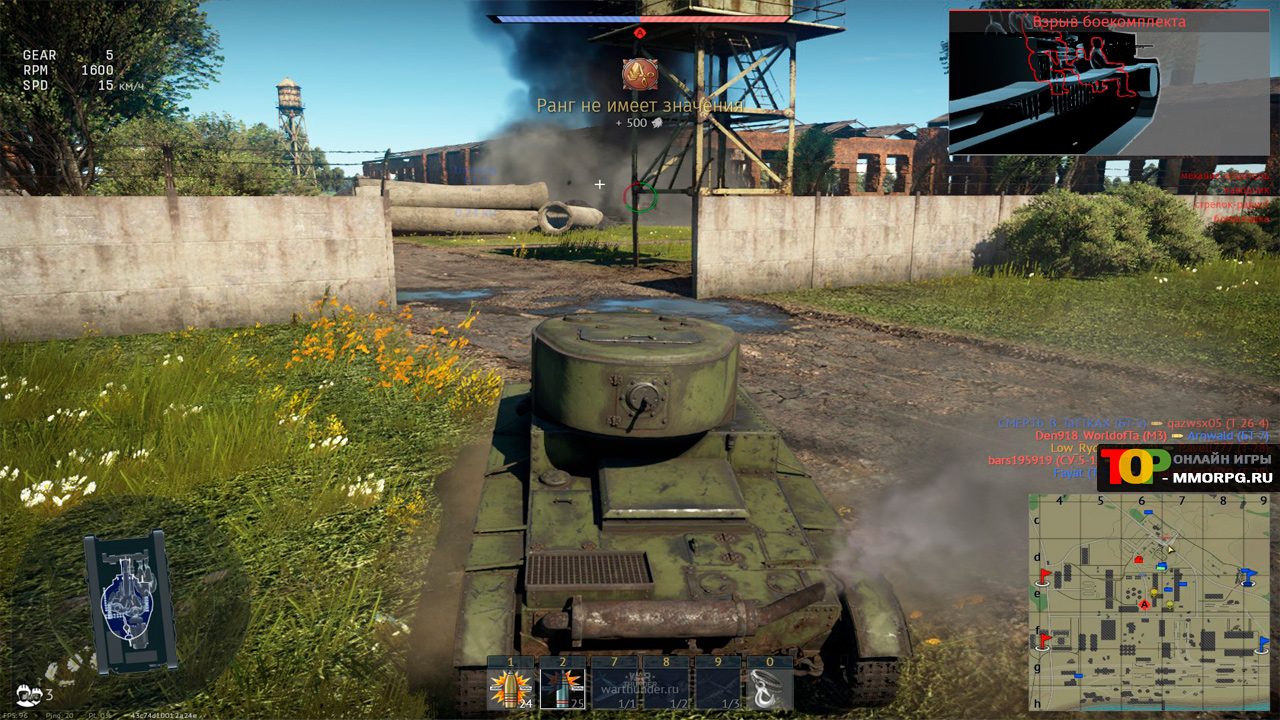Image resolution: width=1280 pixels, height=720 pixels.
Task: Click the aircraft slot labeled 9
Action: click(x=716, y=690)
